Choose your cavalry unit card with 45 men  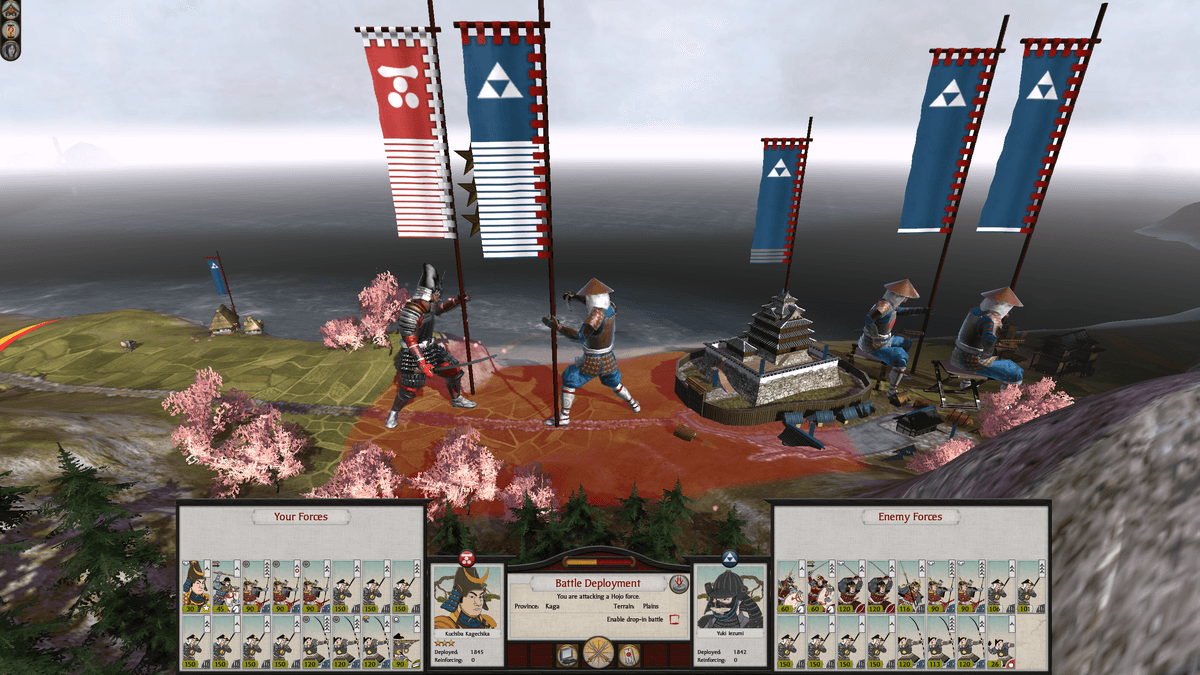pyautogui.click(x=224, y=586)
